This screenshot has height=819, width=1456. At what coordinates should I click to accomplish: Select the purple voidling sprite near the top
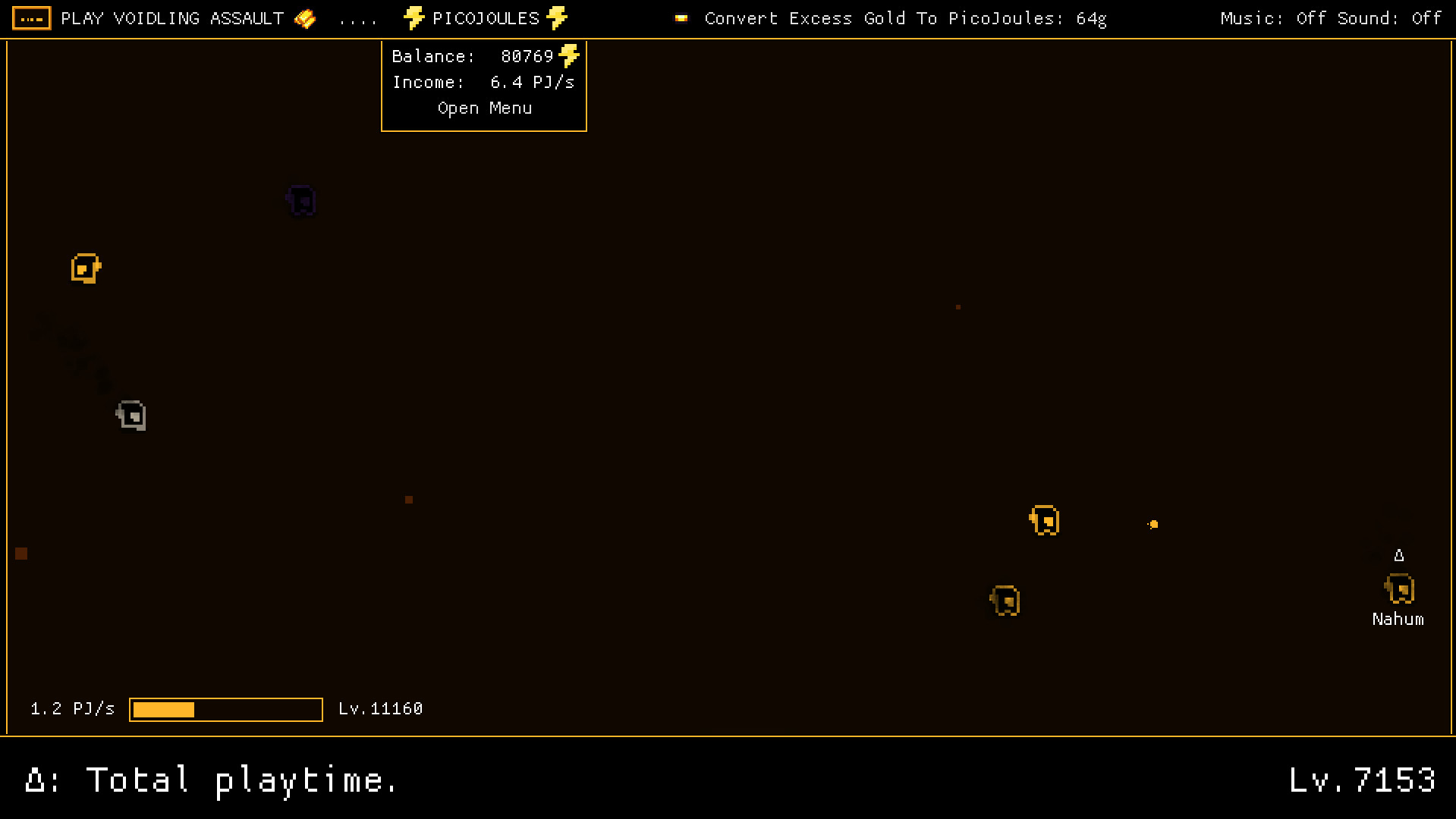(301, 201)
